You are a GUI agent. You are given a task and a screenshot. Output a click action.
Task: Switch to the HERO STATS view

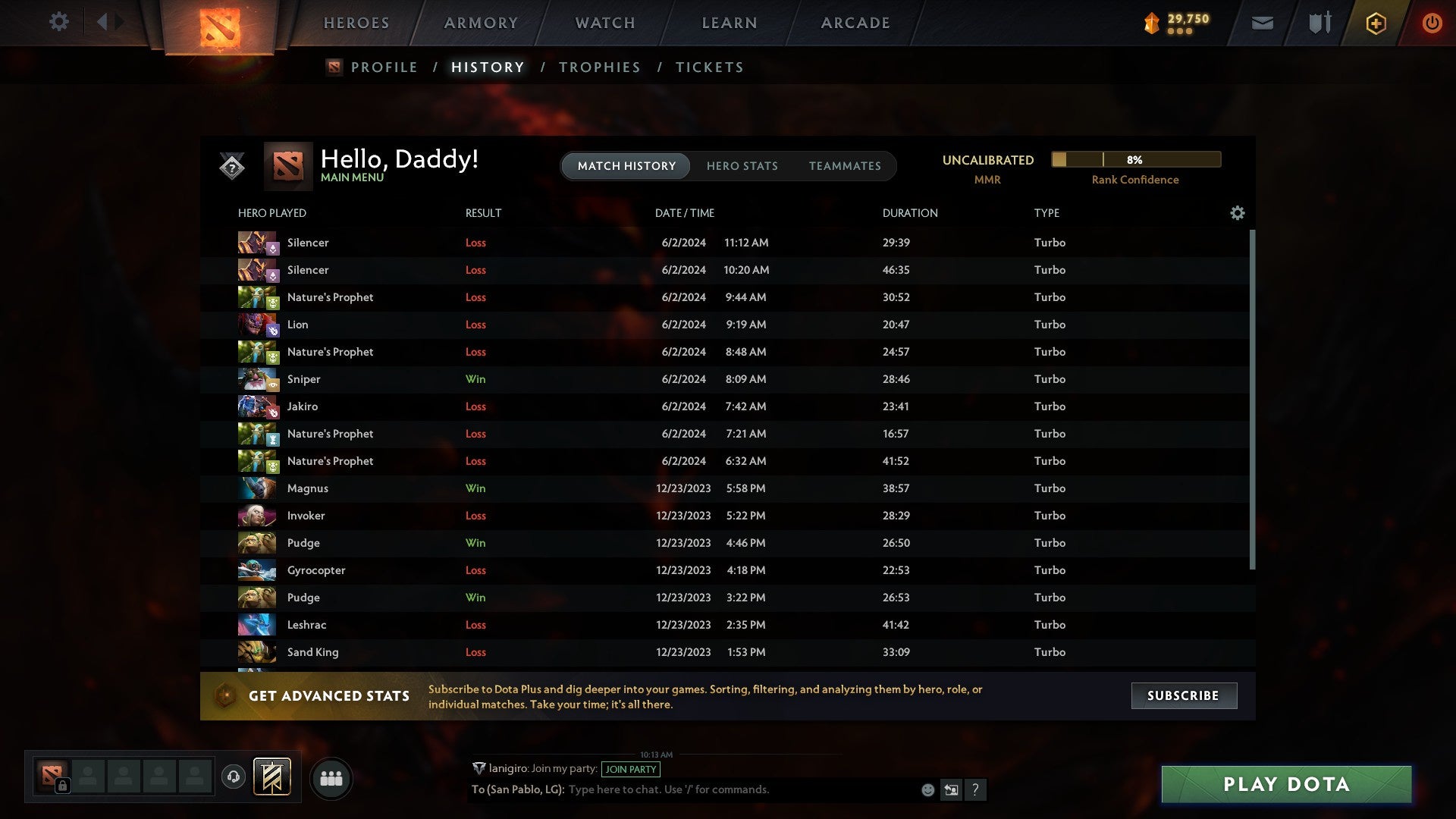pyautogui.click(x=743, y=165)
